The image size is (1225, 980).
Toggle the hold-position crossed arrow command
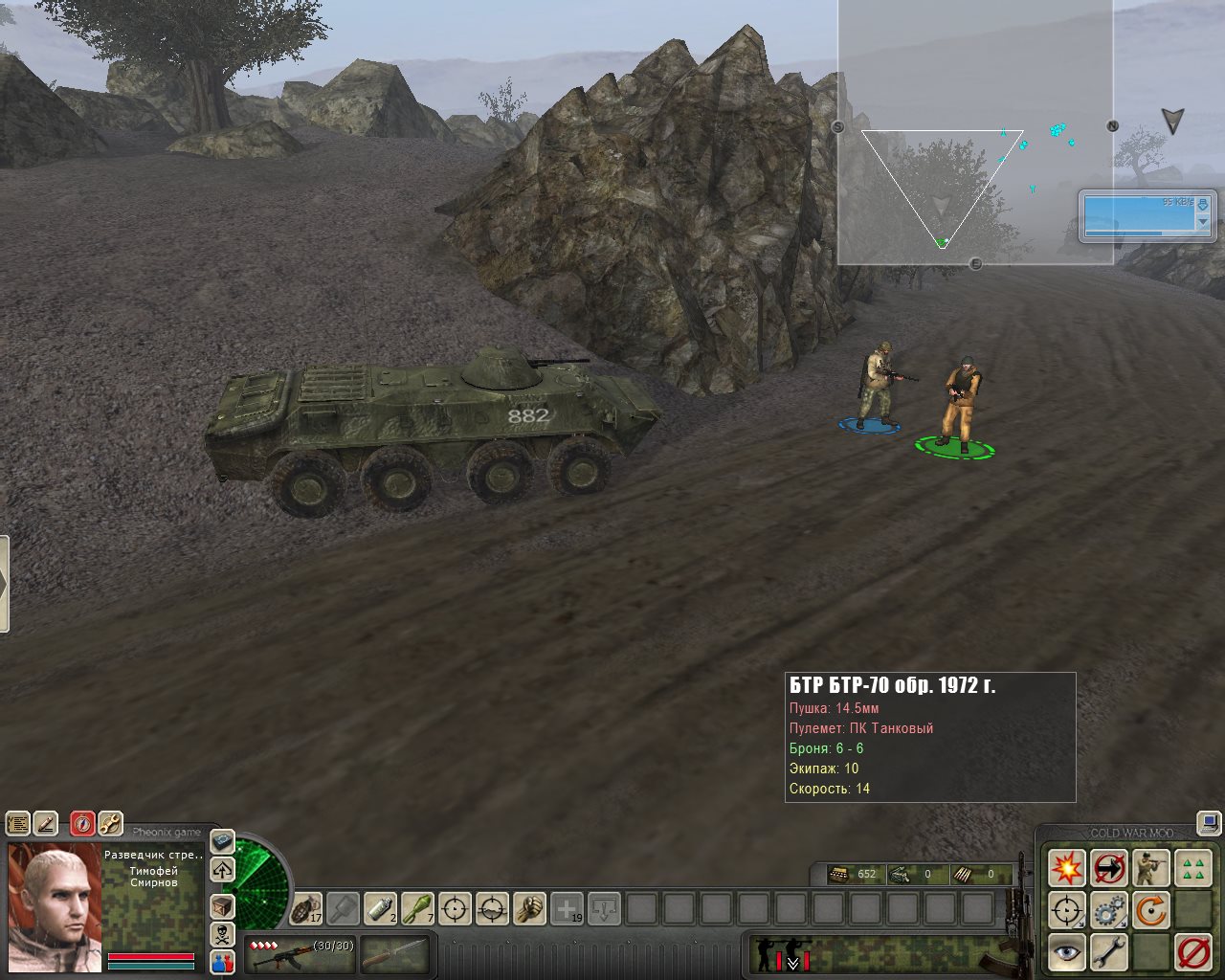pyautogui.click(x=1108, y=869)
